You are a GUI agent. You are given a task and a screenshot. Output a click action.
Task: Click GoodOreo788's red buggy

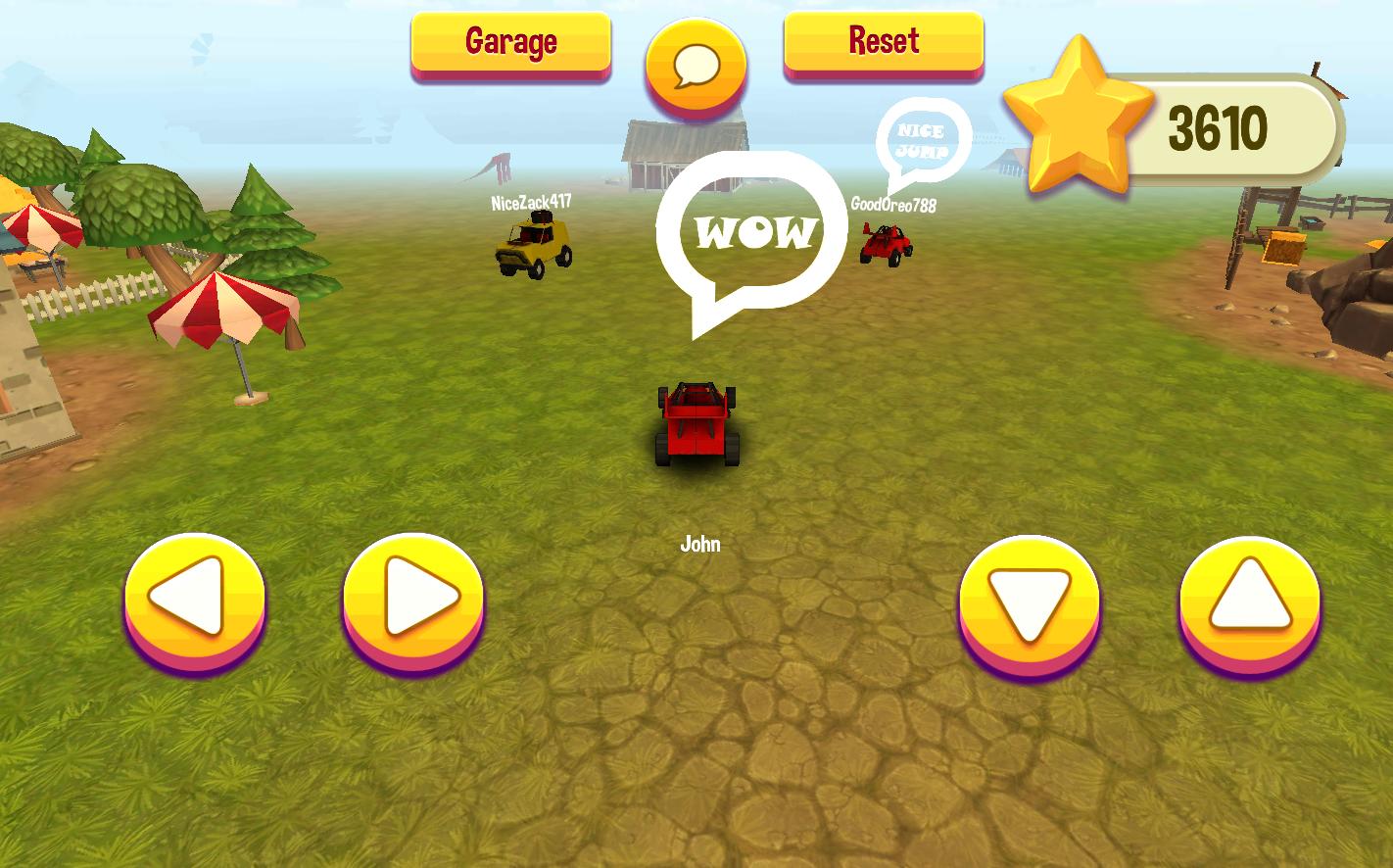click(885, 245)
